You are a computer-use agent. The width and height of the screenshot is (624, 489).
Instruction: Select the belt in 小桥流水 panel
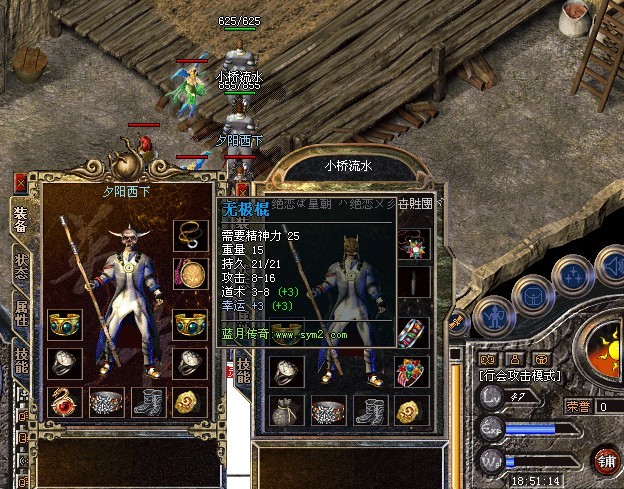pyautogui.click(x=327, y=410)
